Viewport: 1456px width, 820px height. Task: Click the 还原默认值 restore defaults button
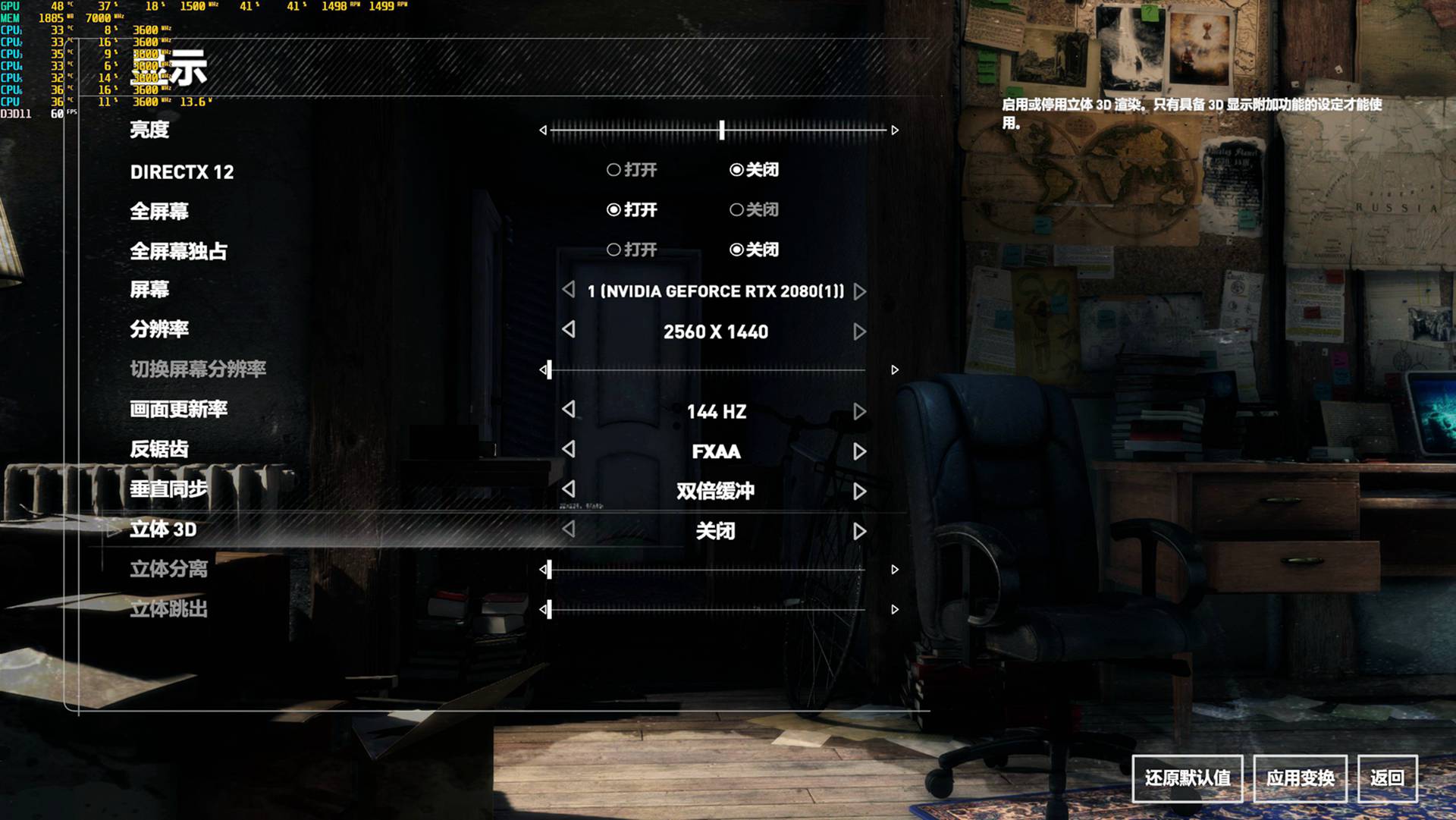coord(1187,778)
